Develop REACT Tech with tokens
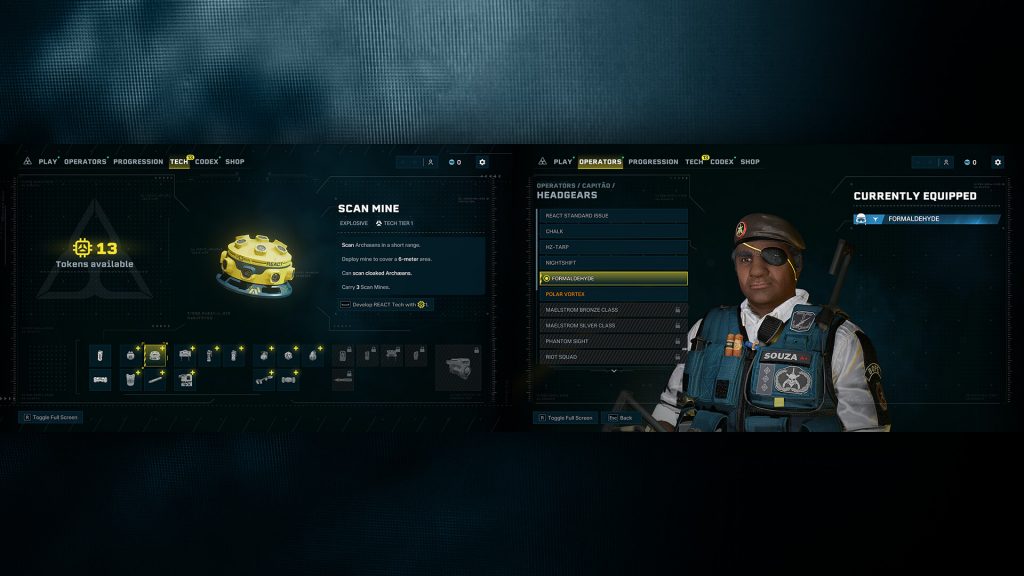Screen dimensions: 1024x576 [x=385, y=304]
